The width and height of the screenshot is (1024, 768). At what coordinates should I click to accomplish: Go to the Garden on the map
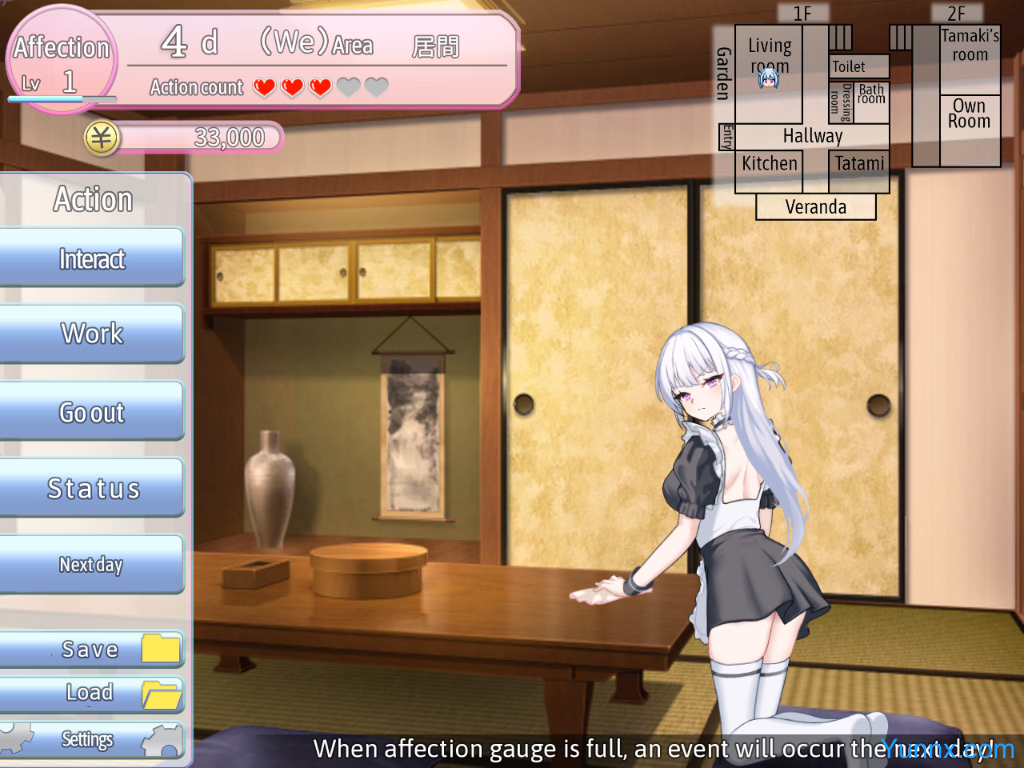[x=723, y=74]
